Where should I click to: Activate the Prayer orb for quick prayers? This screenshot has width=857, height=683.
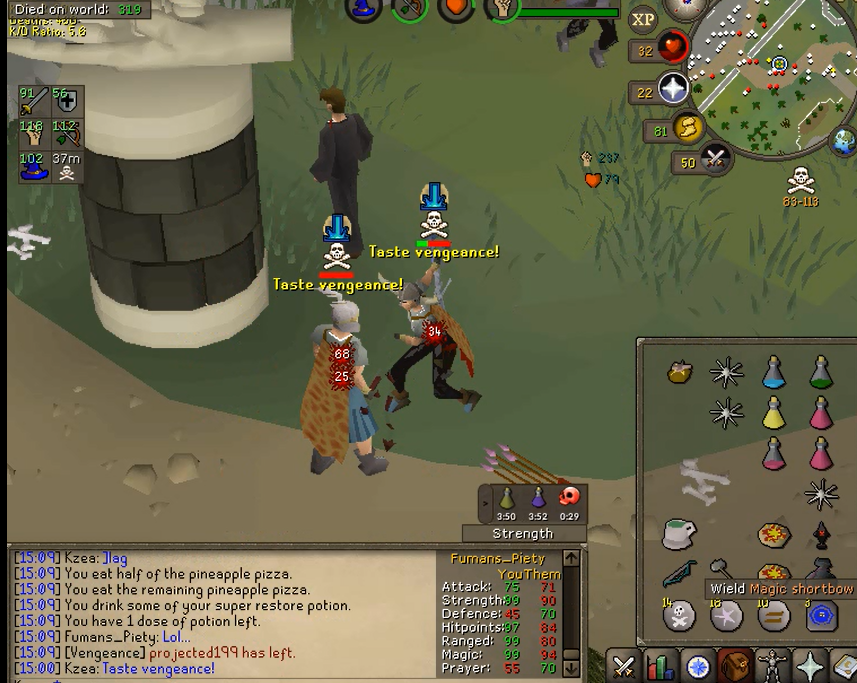pyautogui.click(x=673, y=90)
